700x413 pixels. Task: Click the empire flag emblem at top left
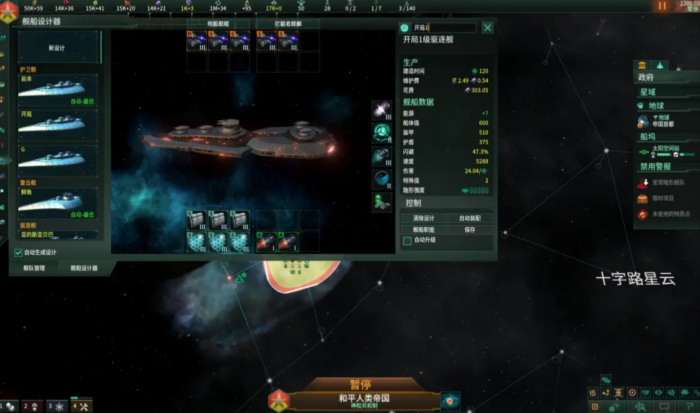click(10, 7)
